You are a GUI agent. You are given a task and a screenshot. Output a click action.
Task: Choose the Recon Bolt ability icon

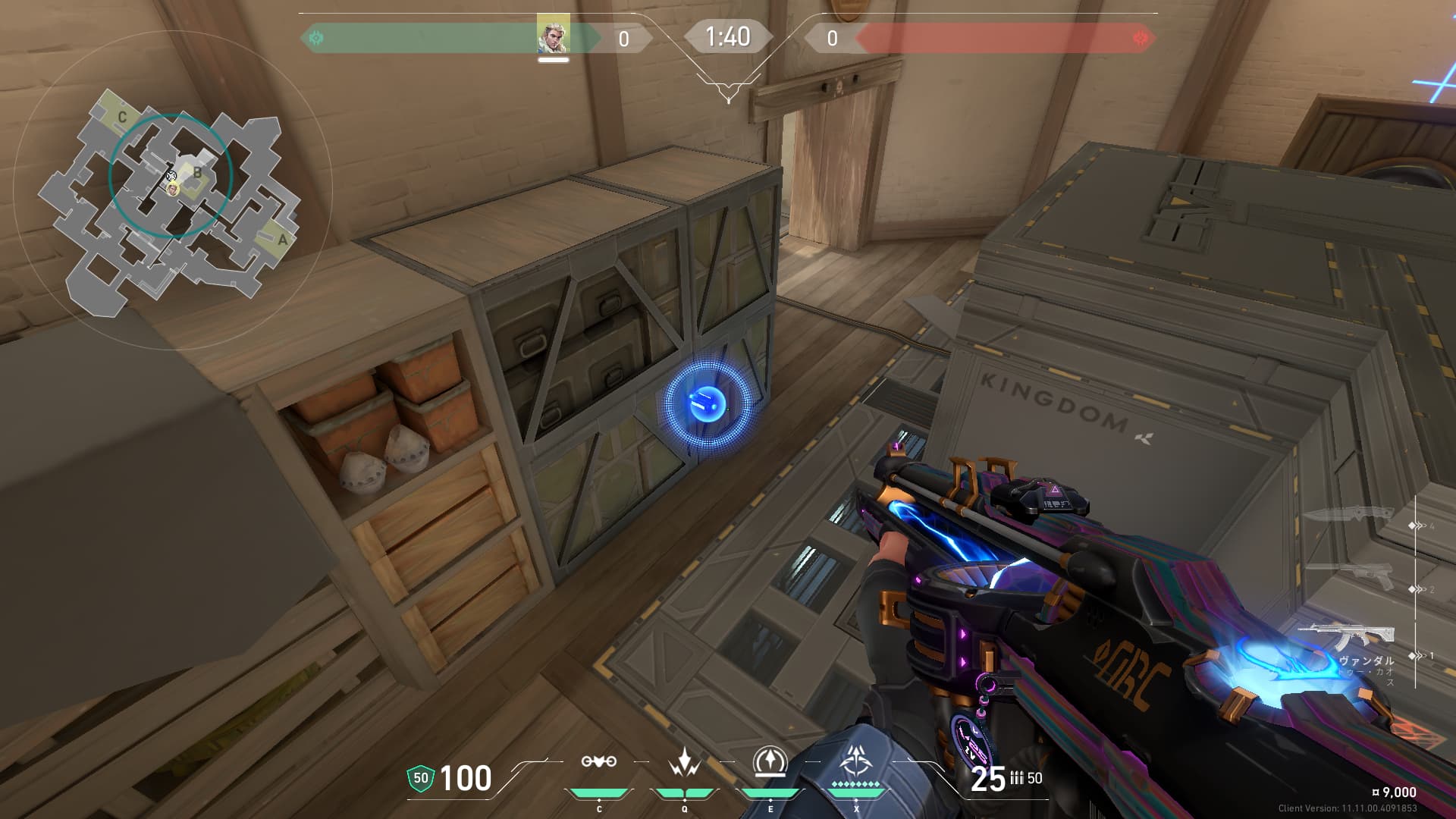[x=770, y=762]
